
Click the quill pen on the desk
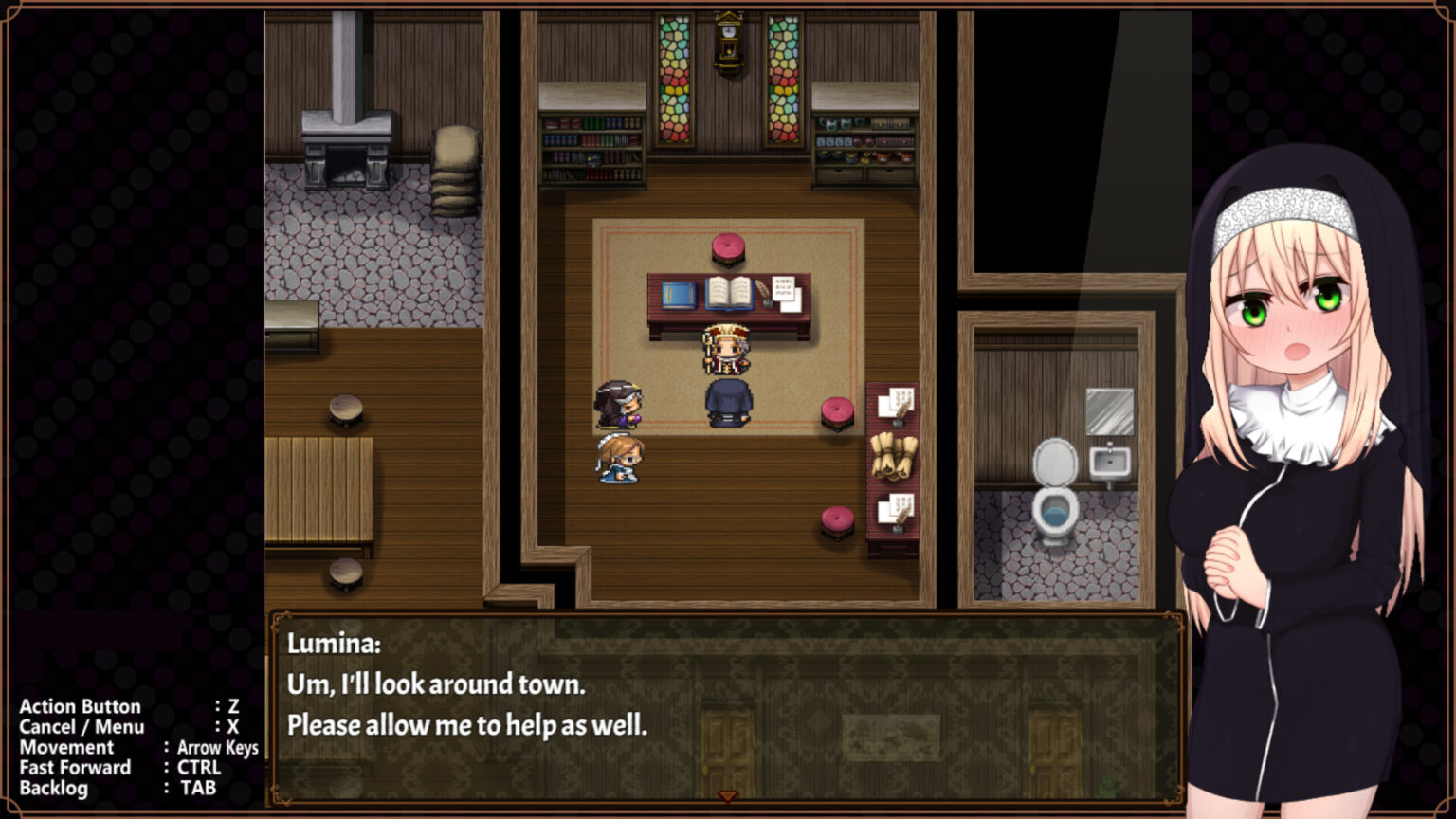764,294
